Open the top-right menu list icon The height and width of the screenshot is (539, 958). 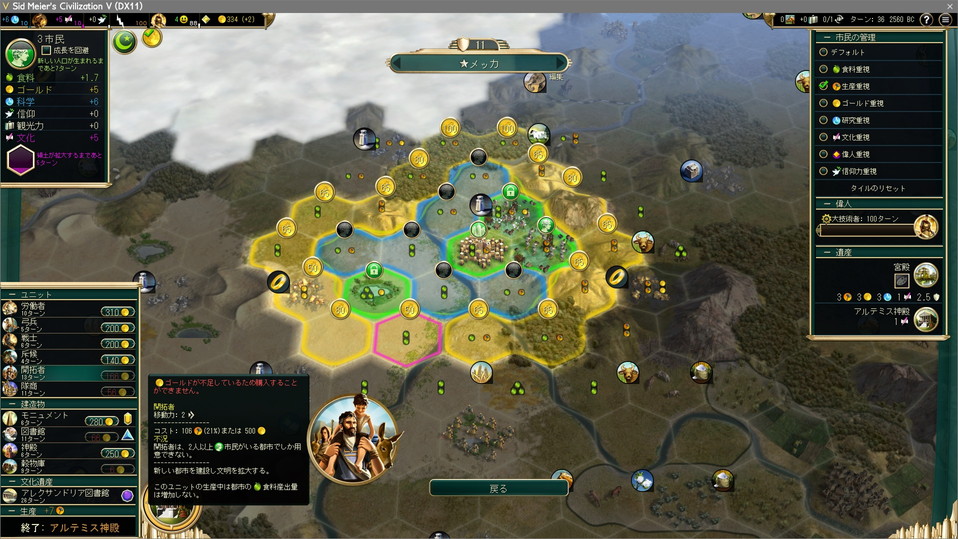(945, 19)
